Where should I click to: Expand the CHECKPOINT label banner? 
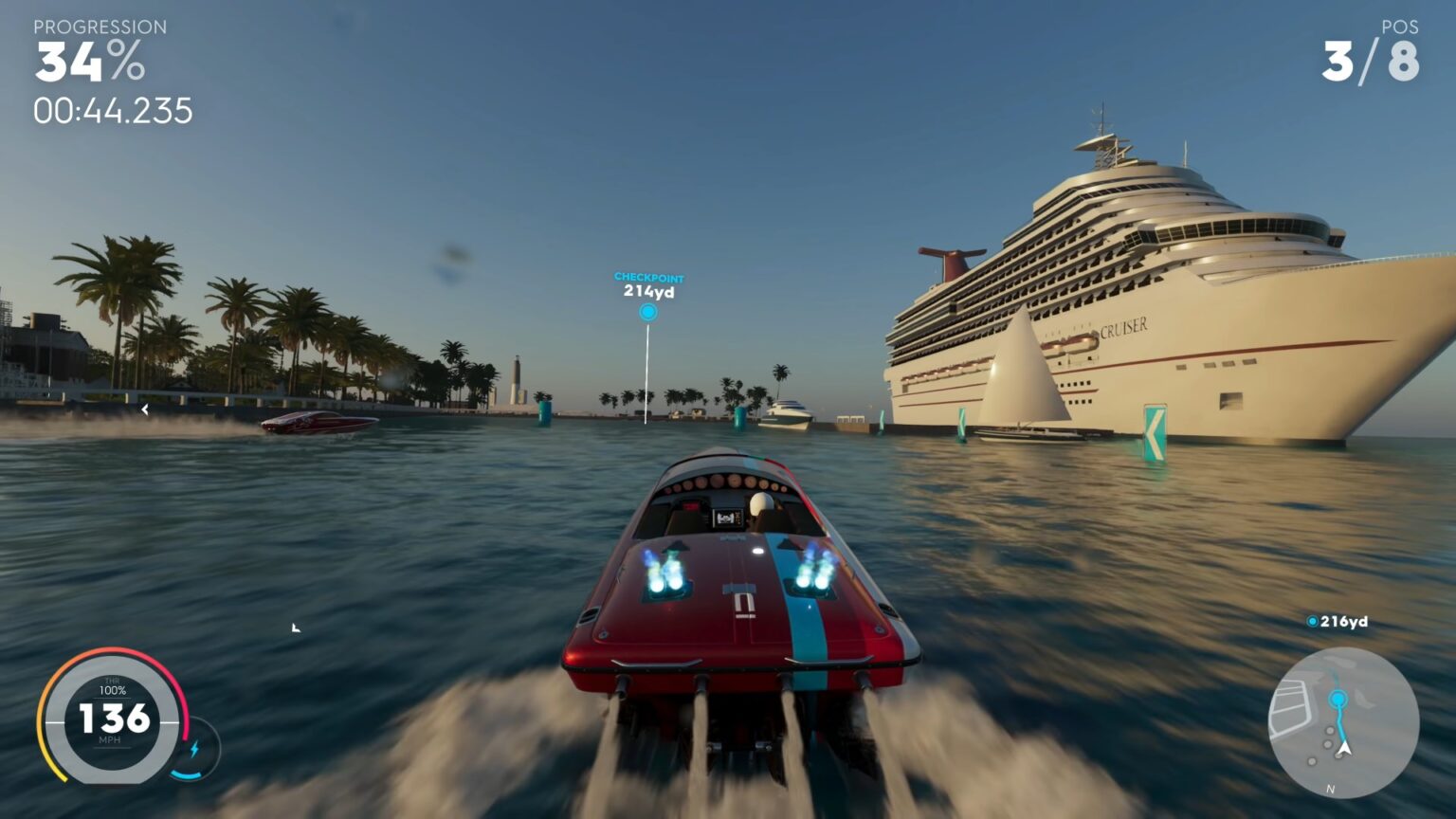tap(648, 277)
